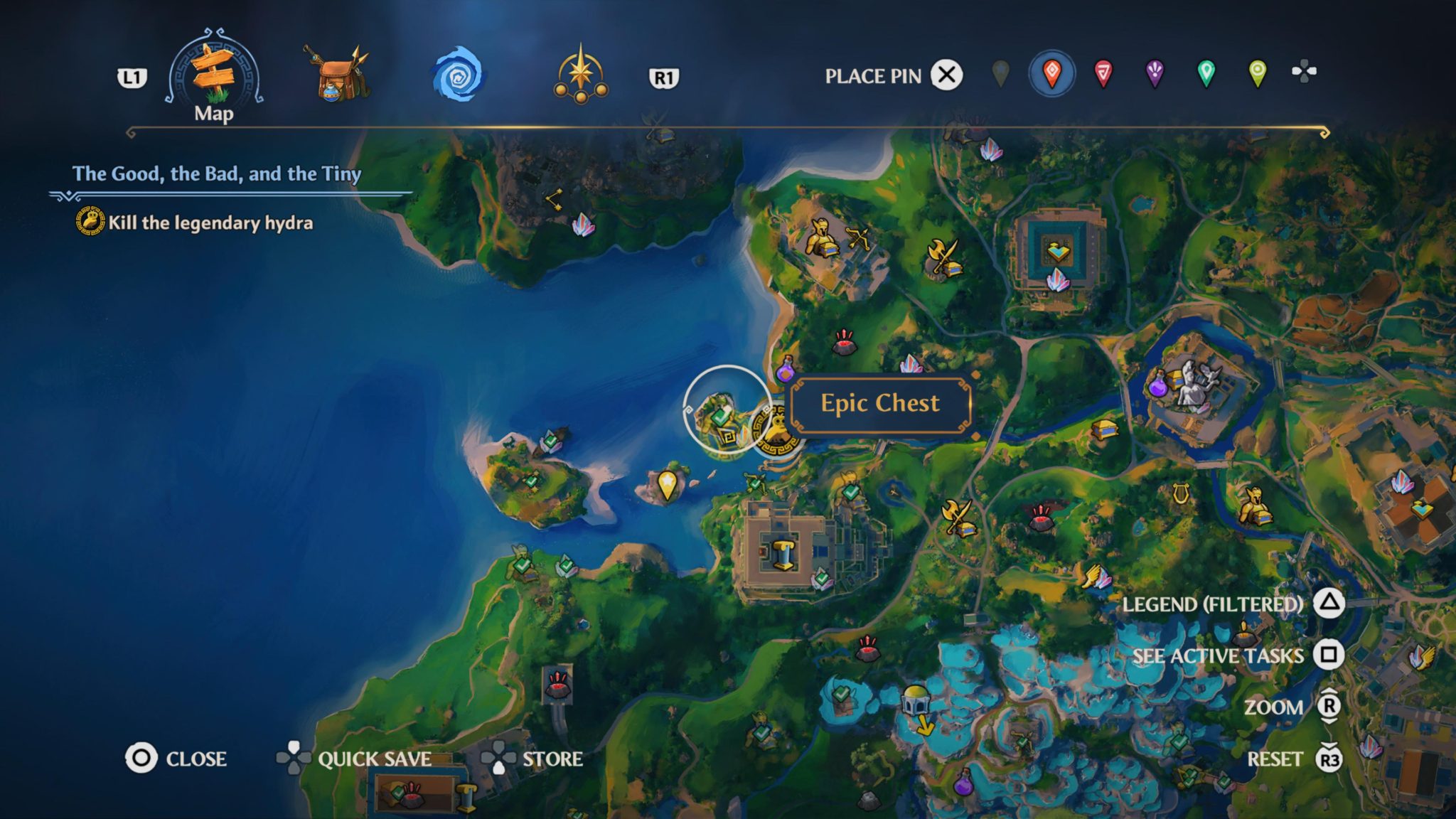The image size is (1456, 819).
Task: Click the Epic Chest label tooltip
Action: (x=879, y=405)
